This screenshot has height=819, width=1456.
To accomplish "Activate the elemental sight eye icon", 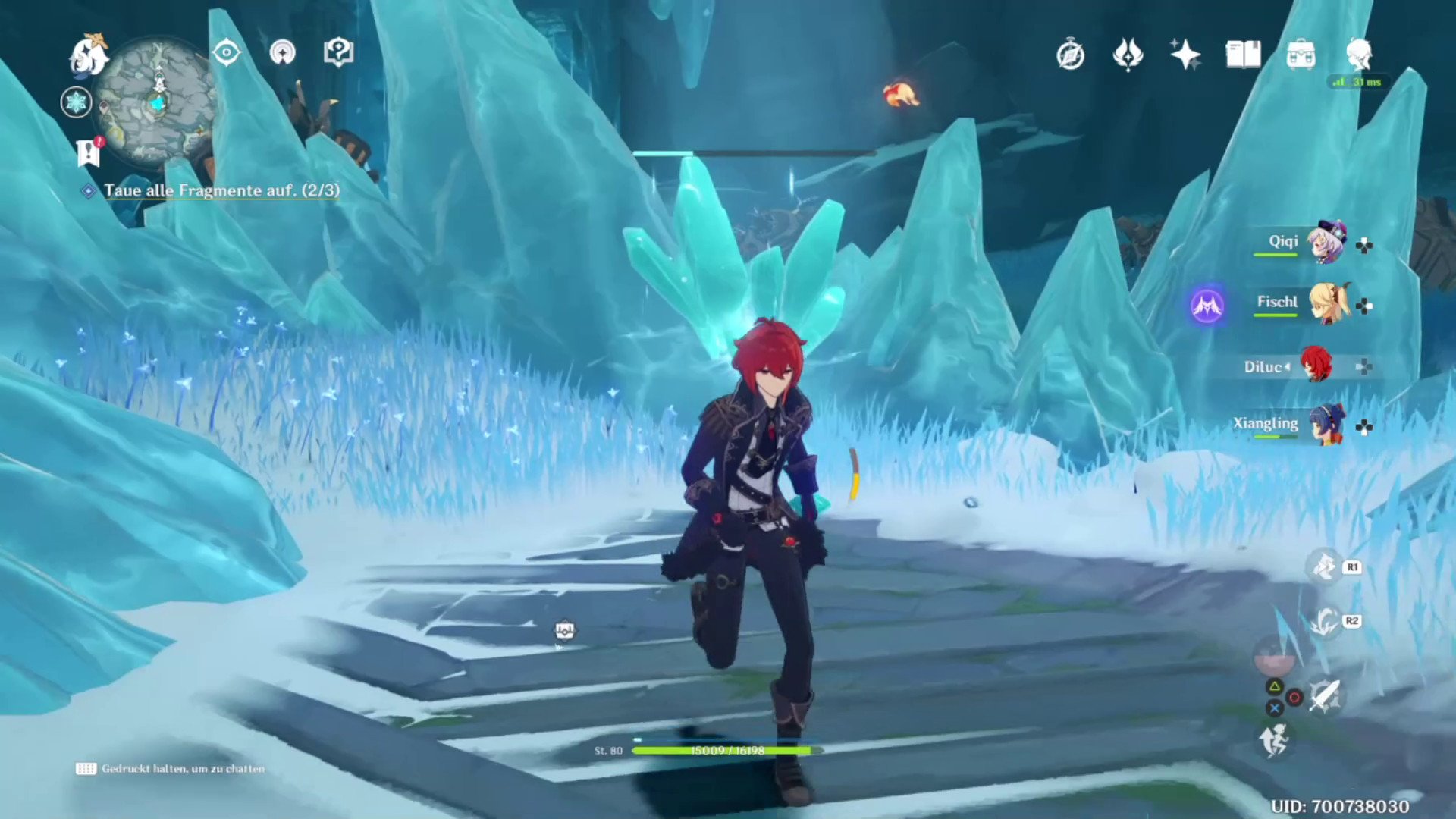I will click(x=226, y=53).
